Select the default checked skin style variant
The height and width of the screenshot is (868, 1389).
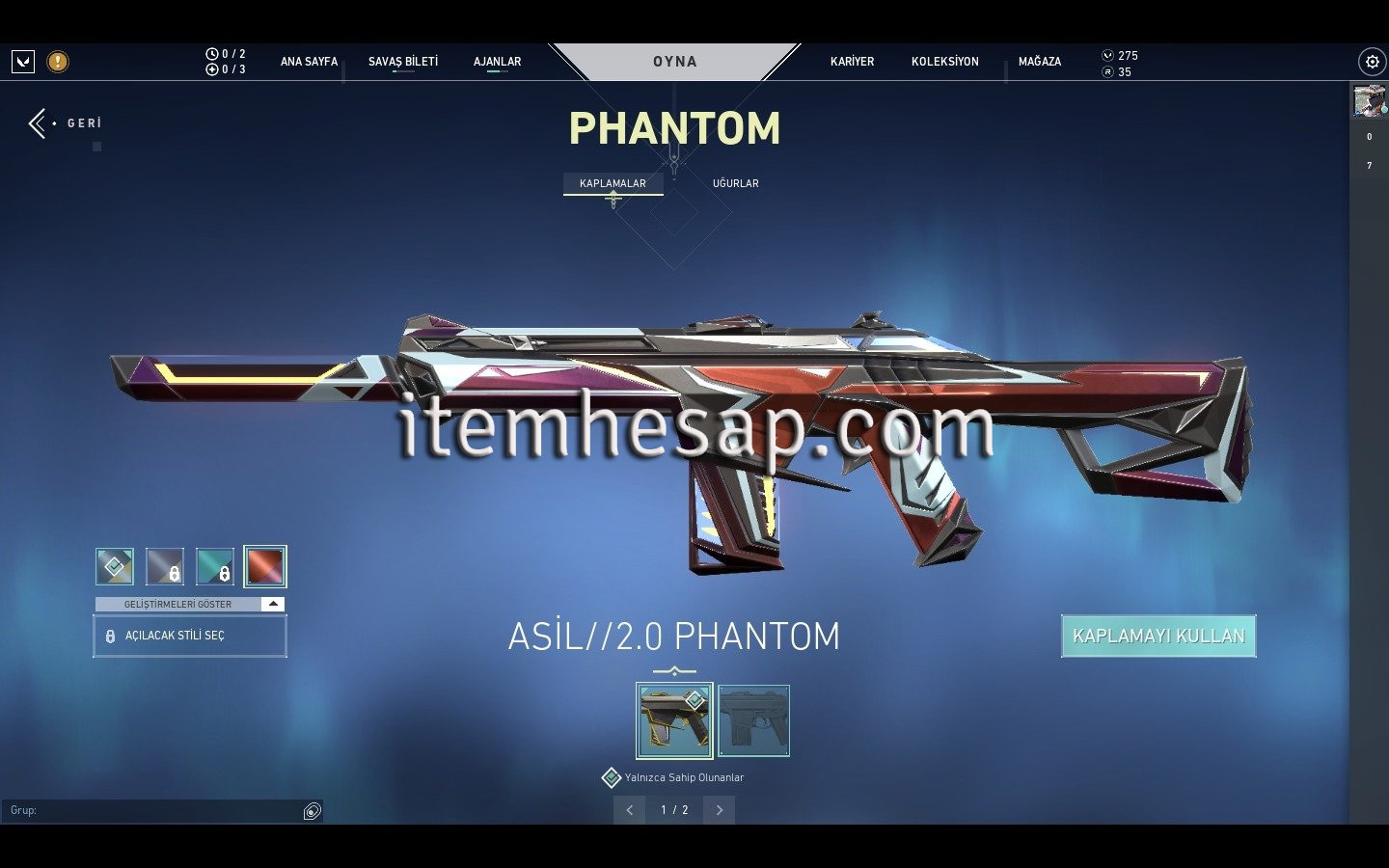[x=114, y=566]
